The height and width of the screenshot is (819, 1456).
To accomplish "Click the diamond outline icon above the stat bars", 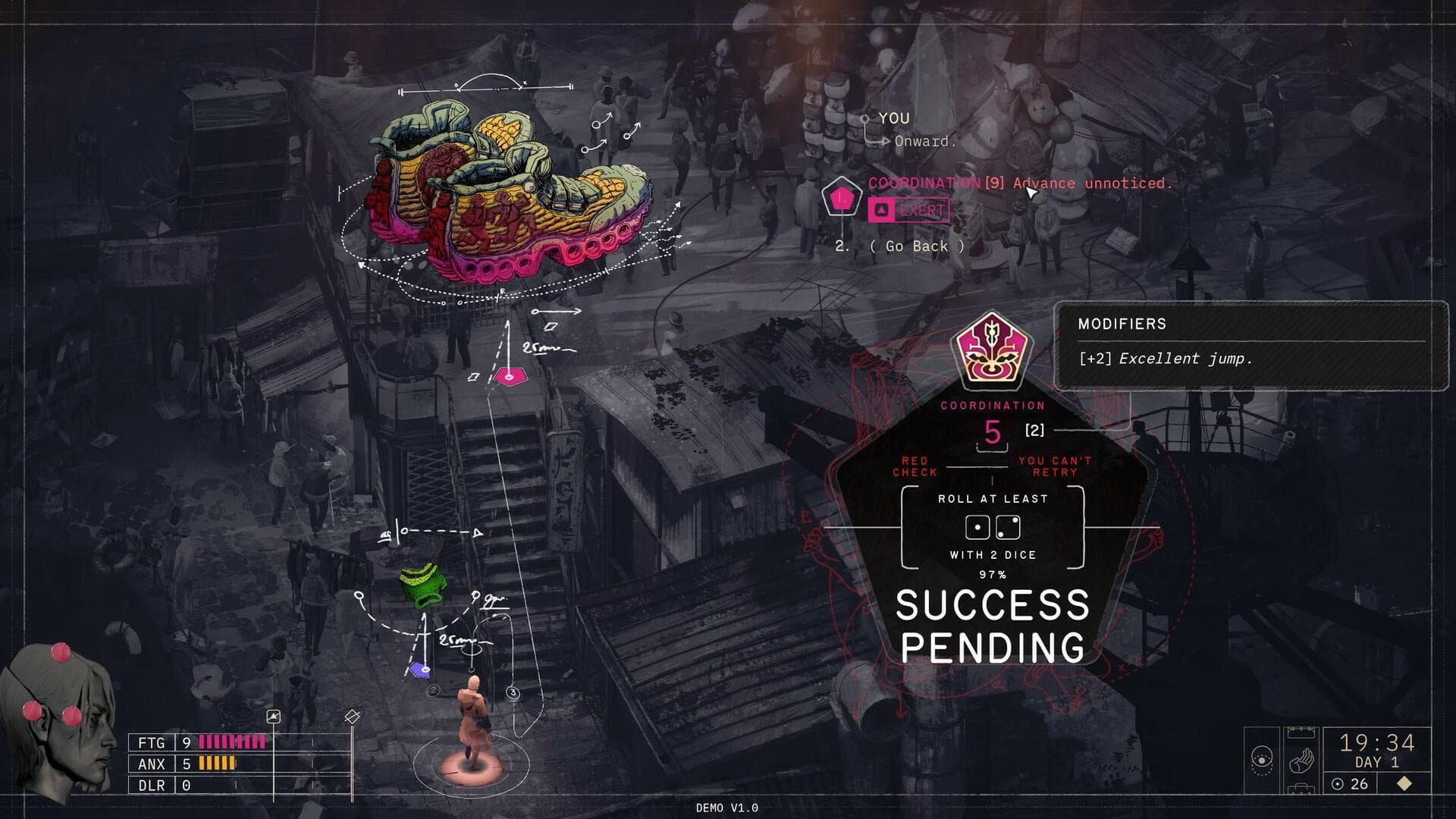I will click(353, 716).
